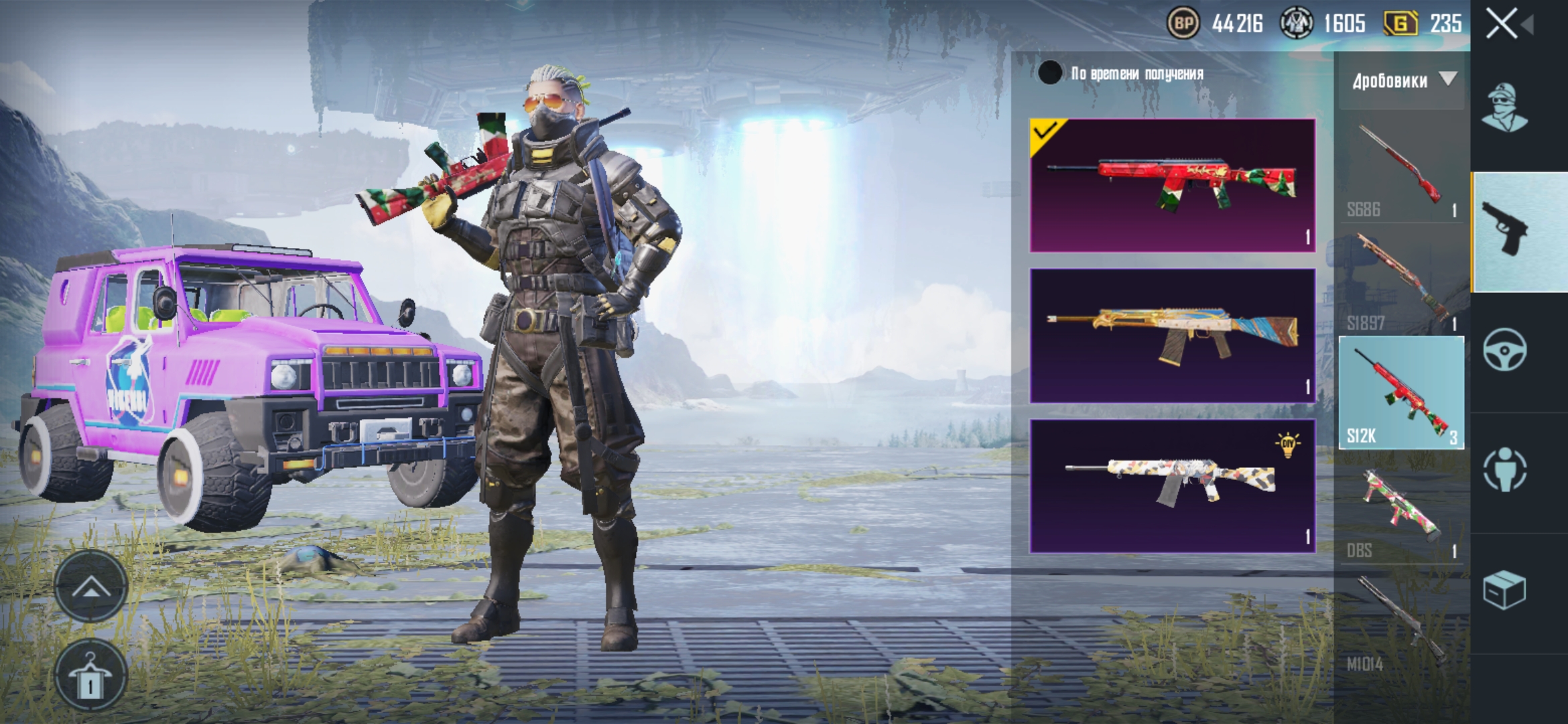Image resolution: width=1568 pixels, height=724 pixels.
Task: Choose the gold and blue S12K skin
Action: tap(1173, 336)
